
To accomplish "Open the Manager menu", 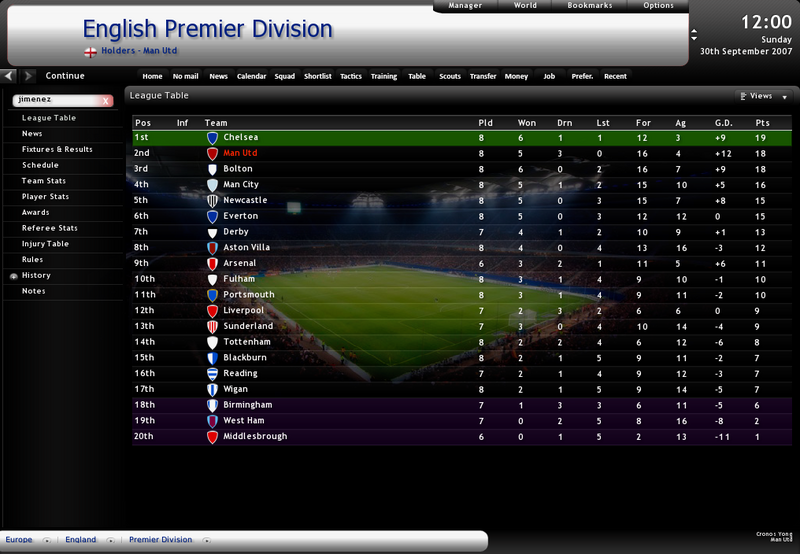I will pyautogui.click(x=465, y=6).
